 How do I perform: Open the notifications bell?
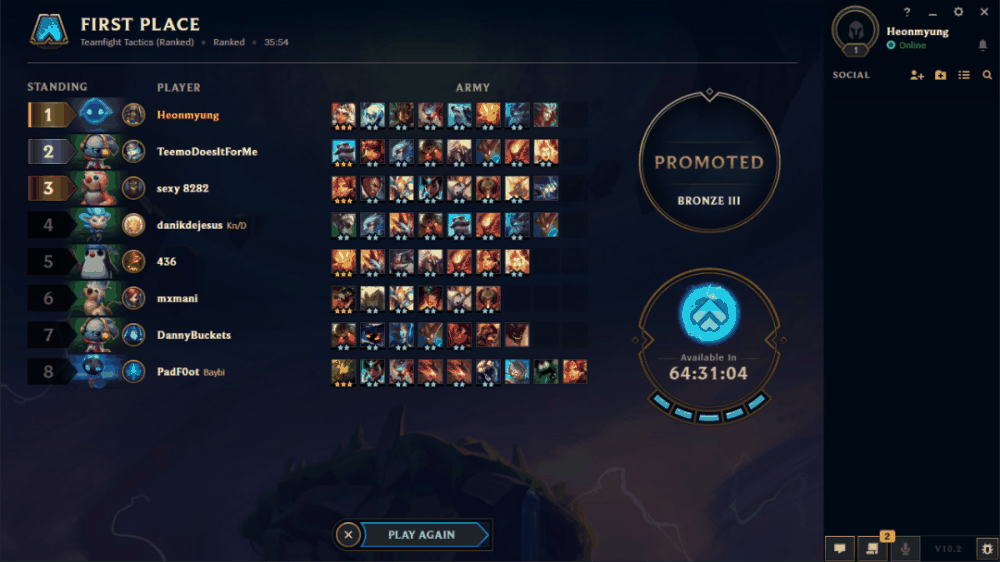coord(983,45)
